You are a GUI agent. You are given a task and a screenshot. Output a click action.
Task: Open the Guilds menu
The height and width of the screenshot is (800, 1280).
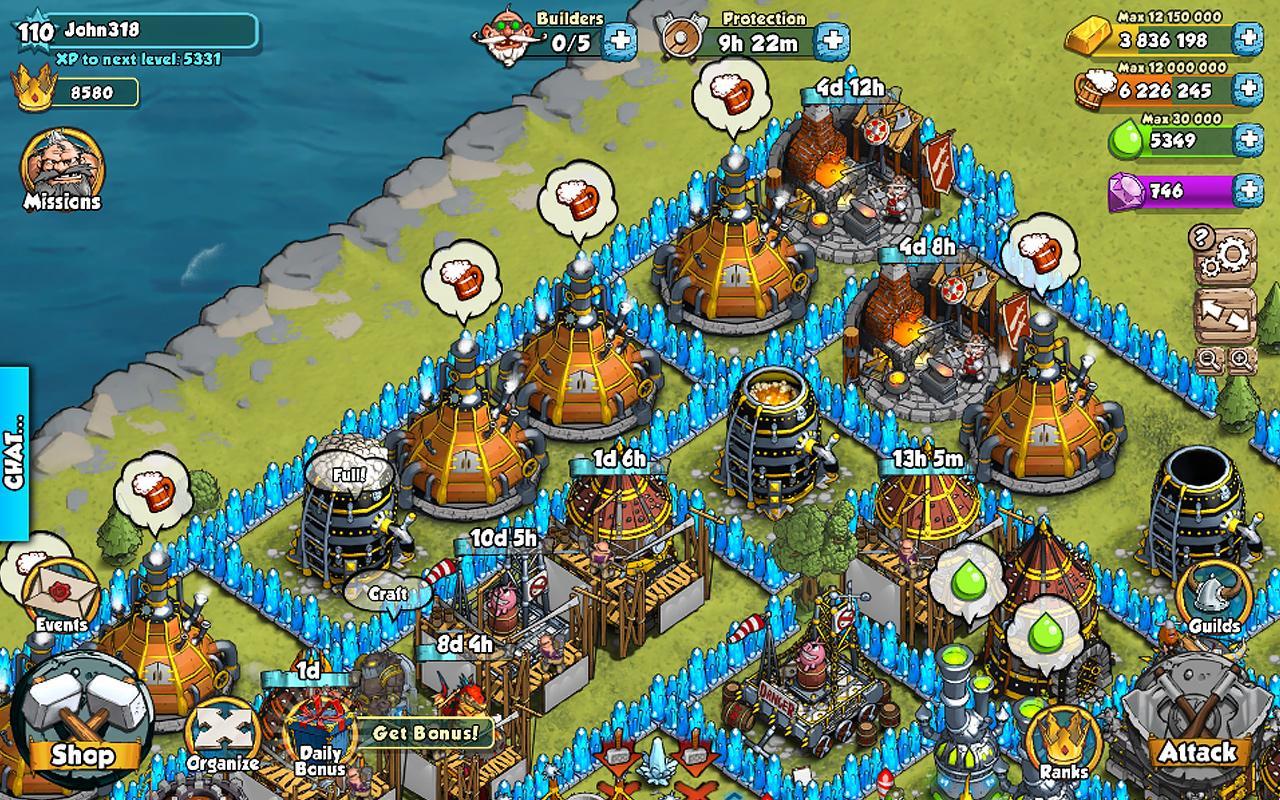pyautogui.click(x=1214, y=600)
